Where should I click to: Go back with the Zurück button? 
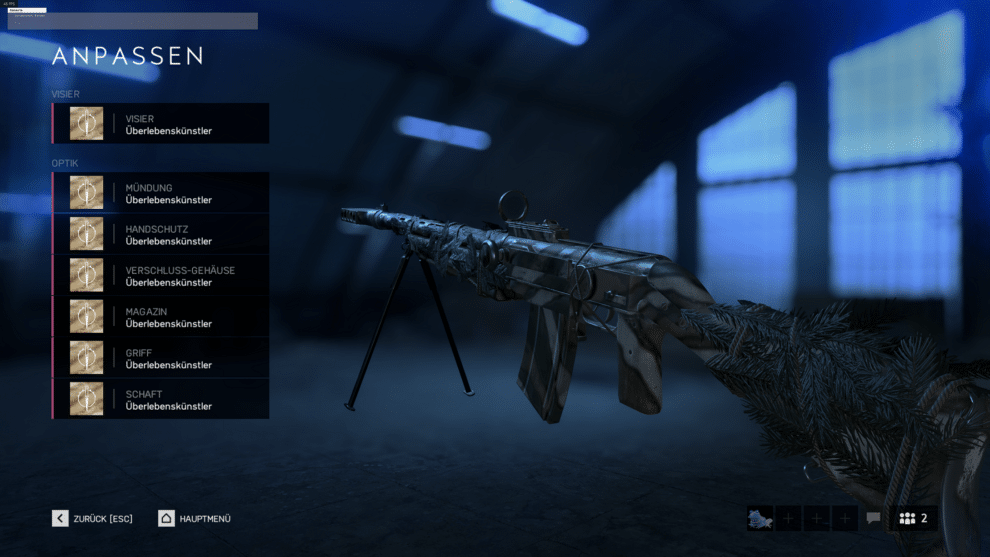click(x=93, y=518)
